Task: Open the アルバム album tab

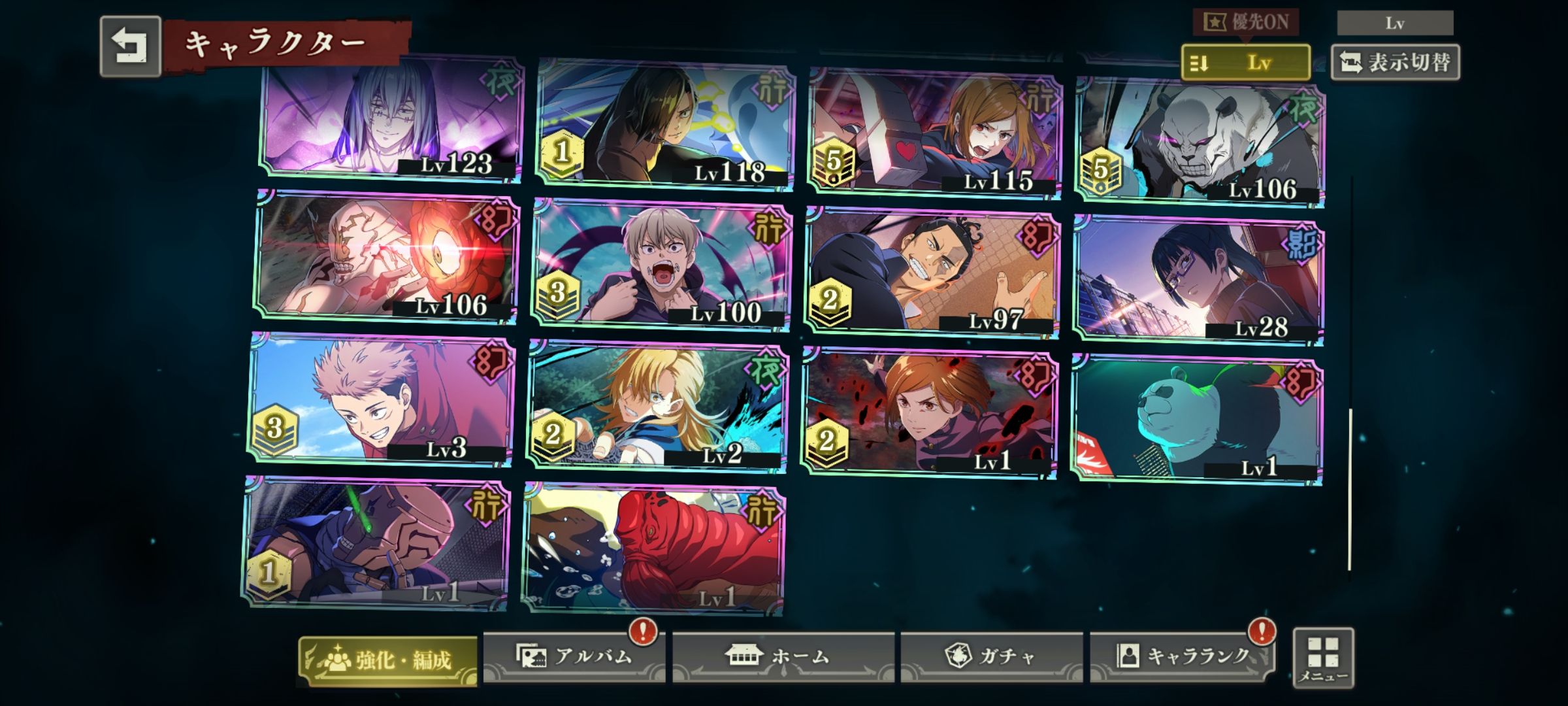Action: (574, 656)
